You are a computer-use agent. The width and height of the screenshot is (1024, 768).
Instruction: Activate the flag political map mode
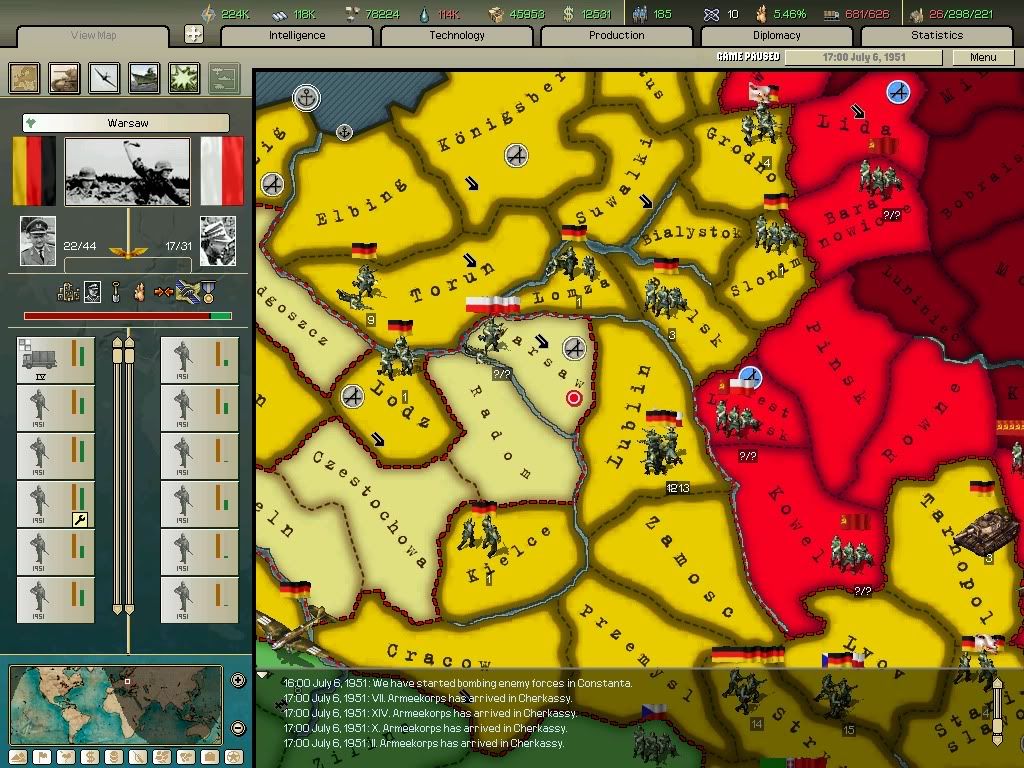pyautogui.click(x=43, y=757)
